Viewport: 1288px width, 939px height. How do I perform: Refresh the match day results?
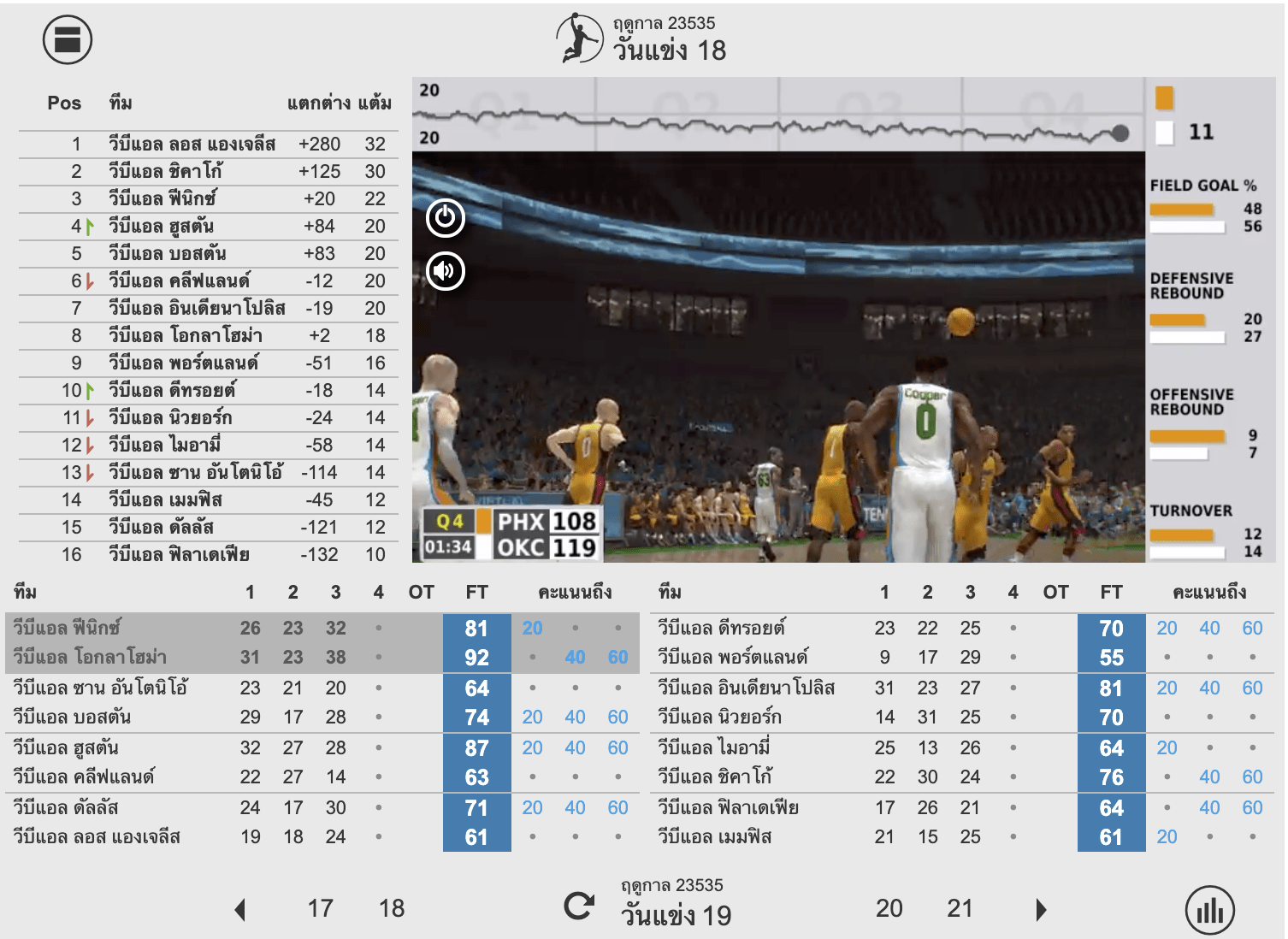click(x=581, y=909)
